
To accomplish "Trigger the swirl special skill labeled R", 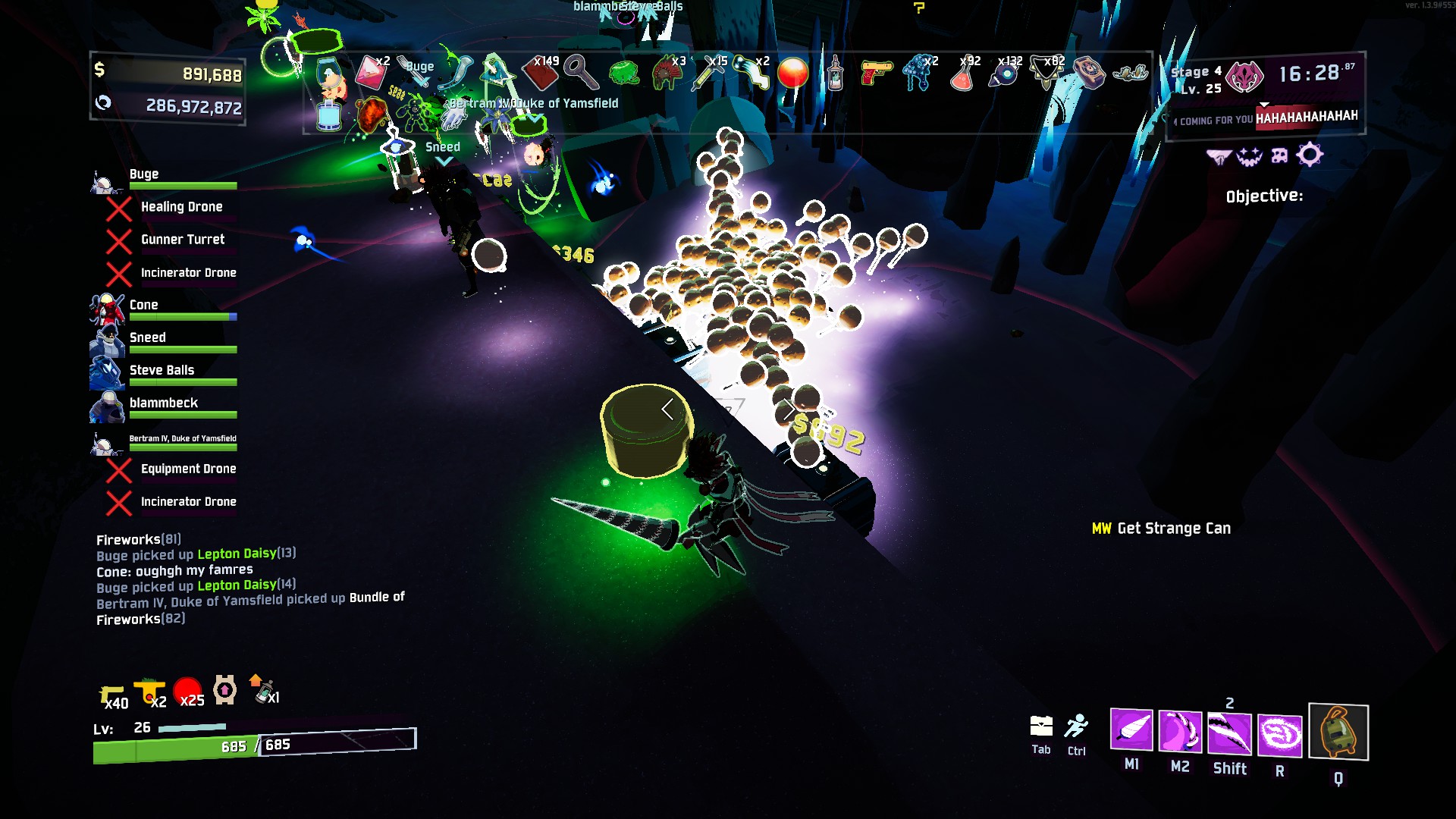I will (x=1280, y=736).
